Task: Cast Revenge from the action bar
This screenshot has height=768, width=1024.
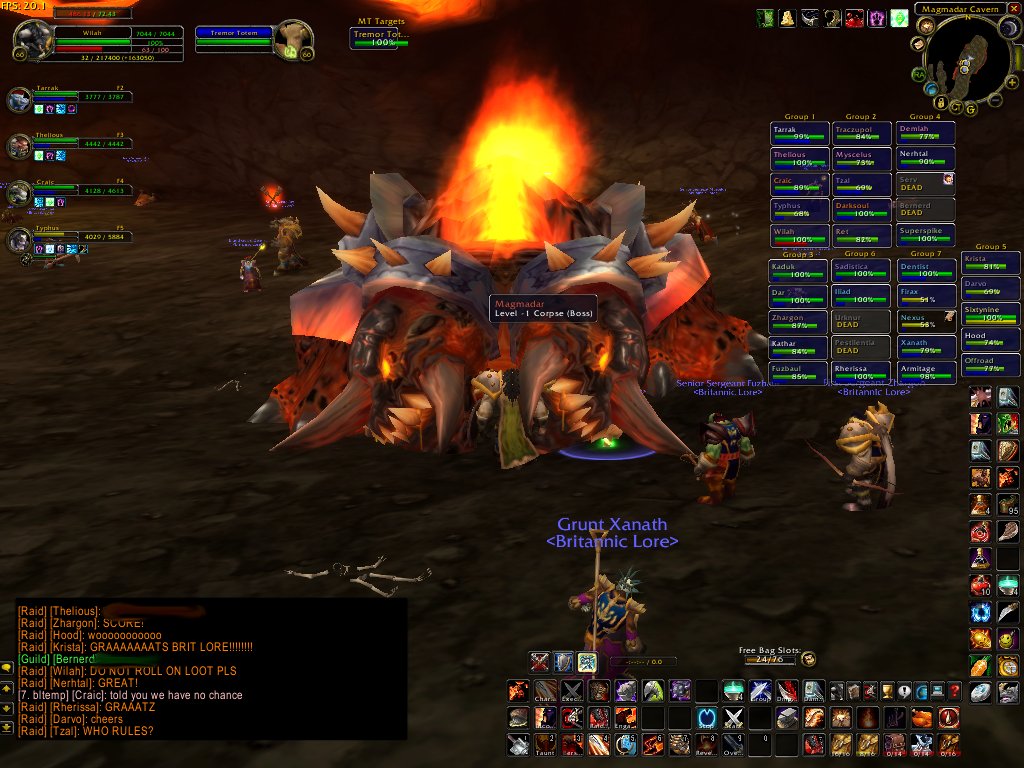Action: [706, 743]
